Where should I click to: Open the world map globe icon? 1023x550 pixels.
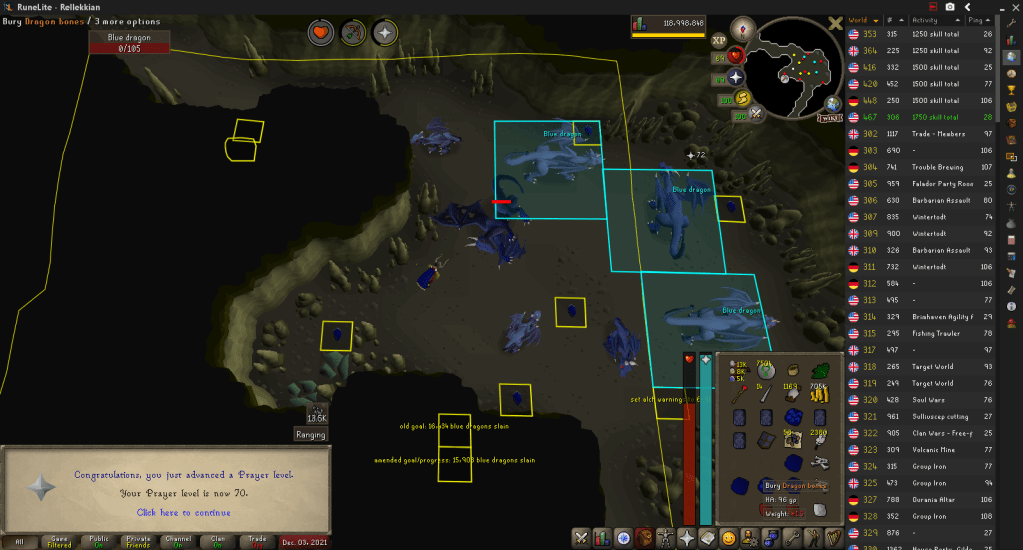click(832, 104)
